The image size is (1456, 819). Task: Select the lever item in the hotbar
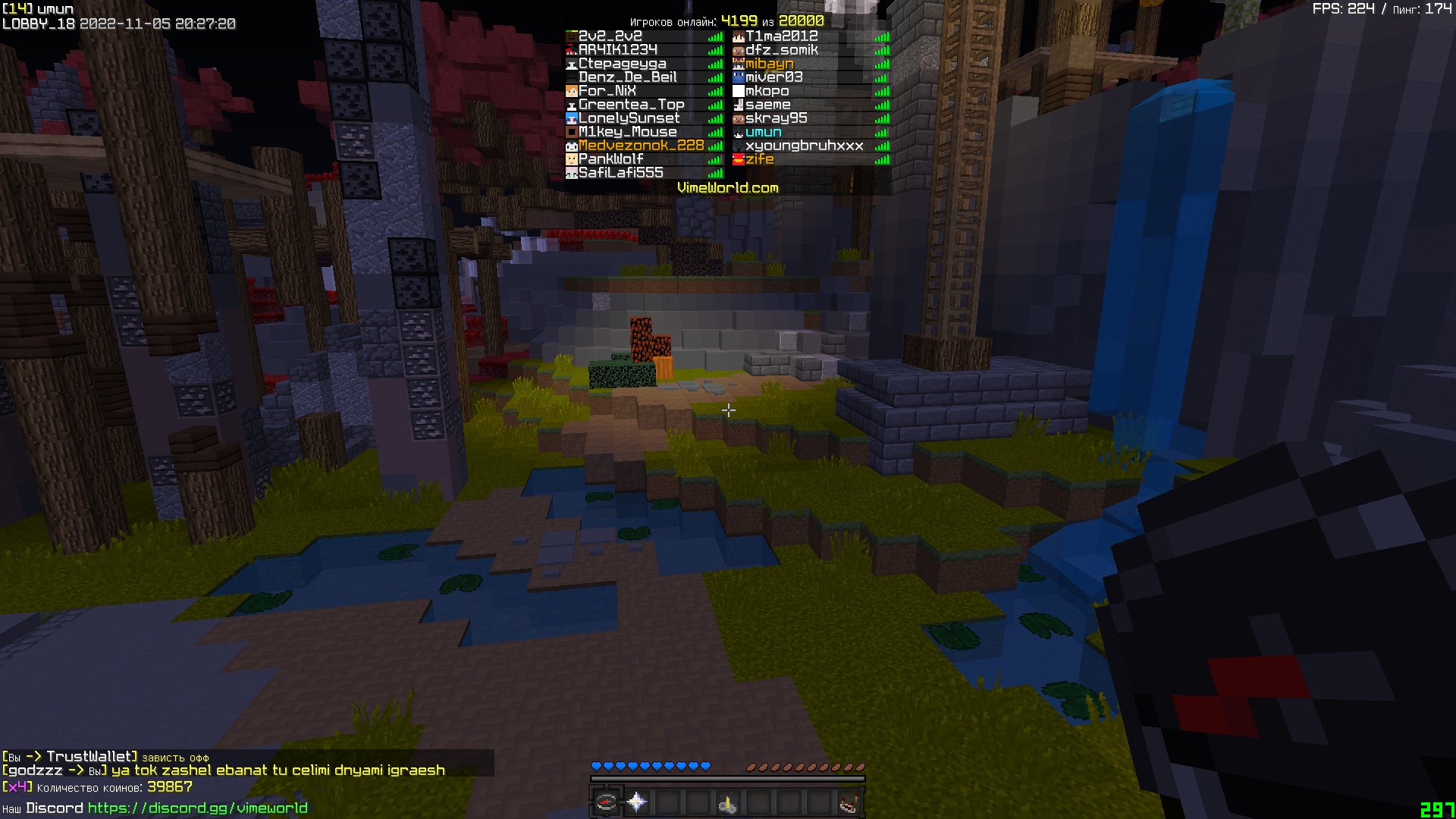pos(728,802)
